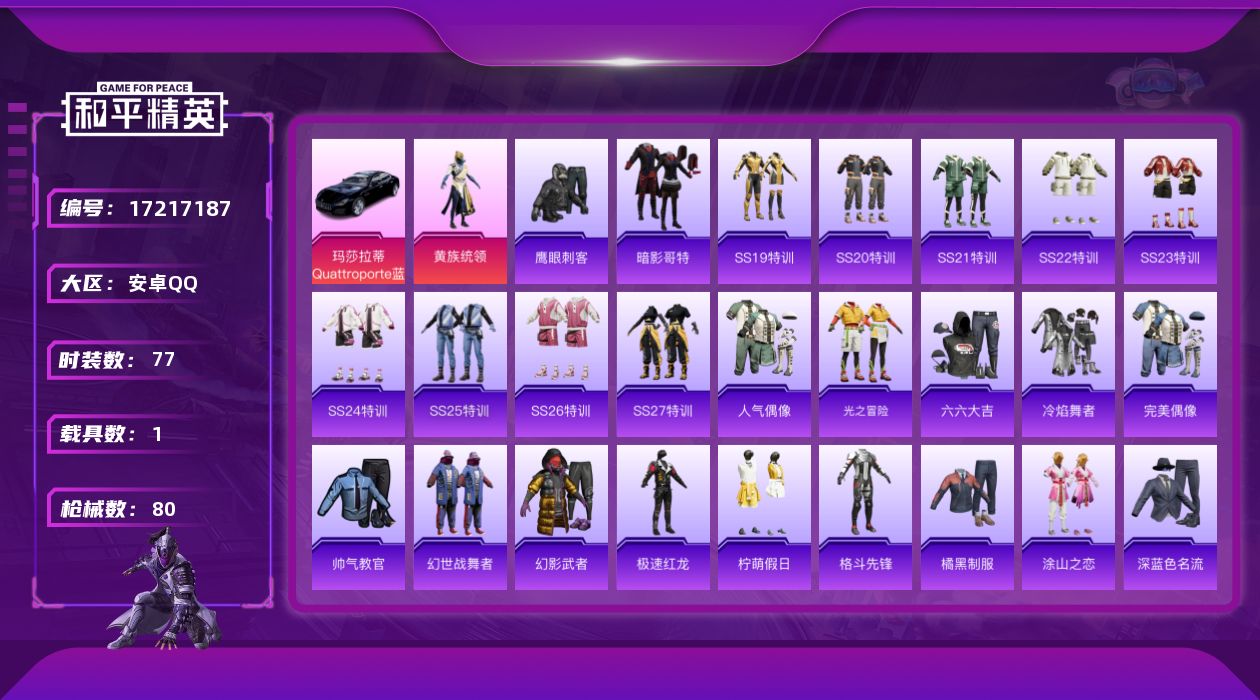The width and height of the screenshot is (1260, 700).
Task: Pick the SS21特训 green outfit card
Action: (x=967, y=211)
